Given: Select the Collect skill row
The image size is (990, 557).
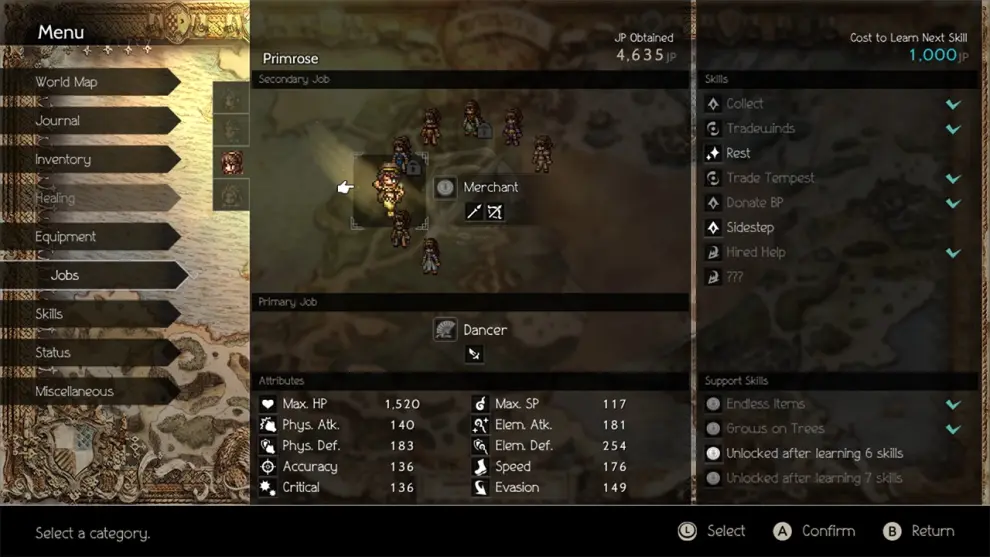Looking at the screenshot, I should click(745, 104).
